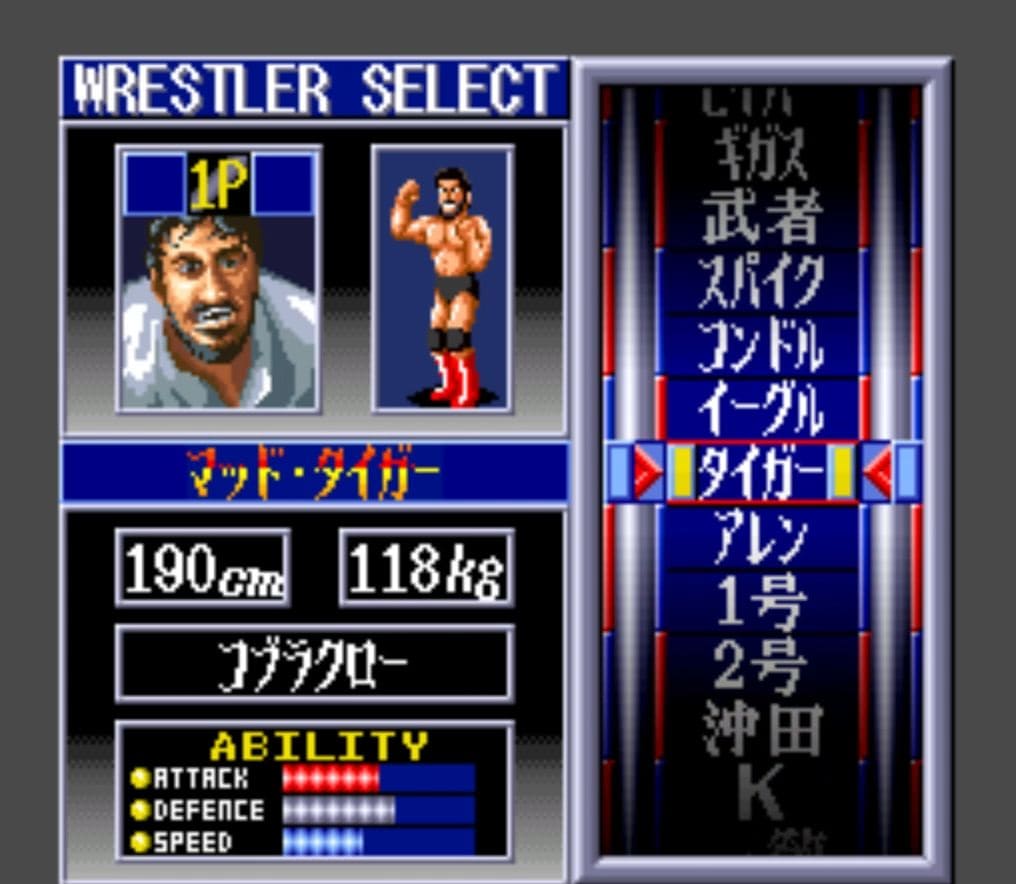Choose the 1号 wrestler entry
Image resolution: width=1016 pixels, height=884 pixels.
pyautogui.click(x=762, y=602)
